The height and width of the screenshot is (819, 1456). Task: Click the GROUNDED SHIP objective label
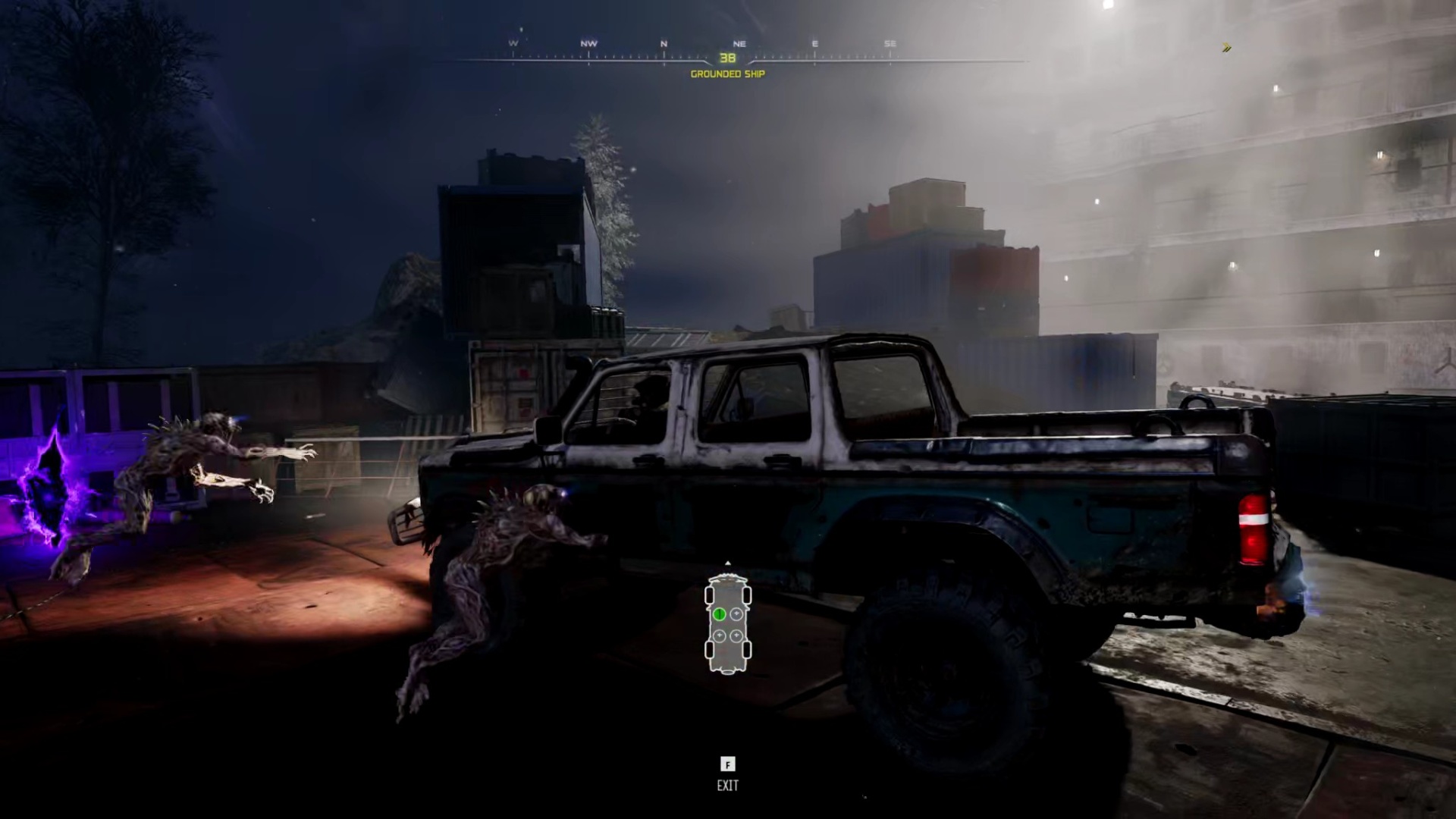point(727,74)
